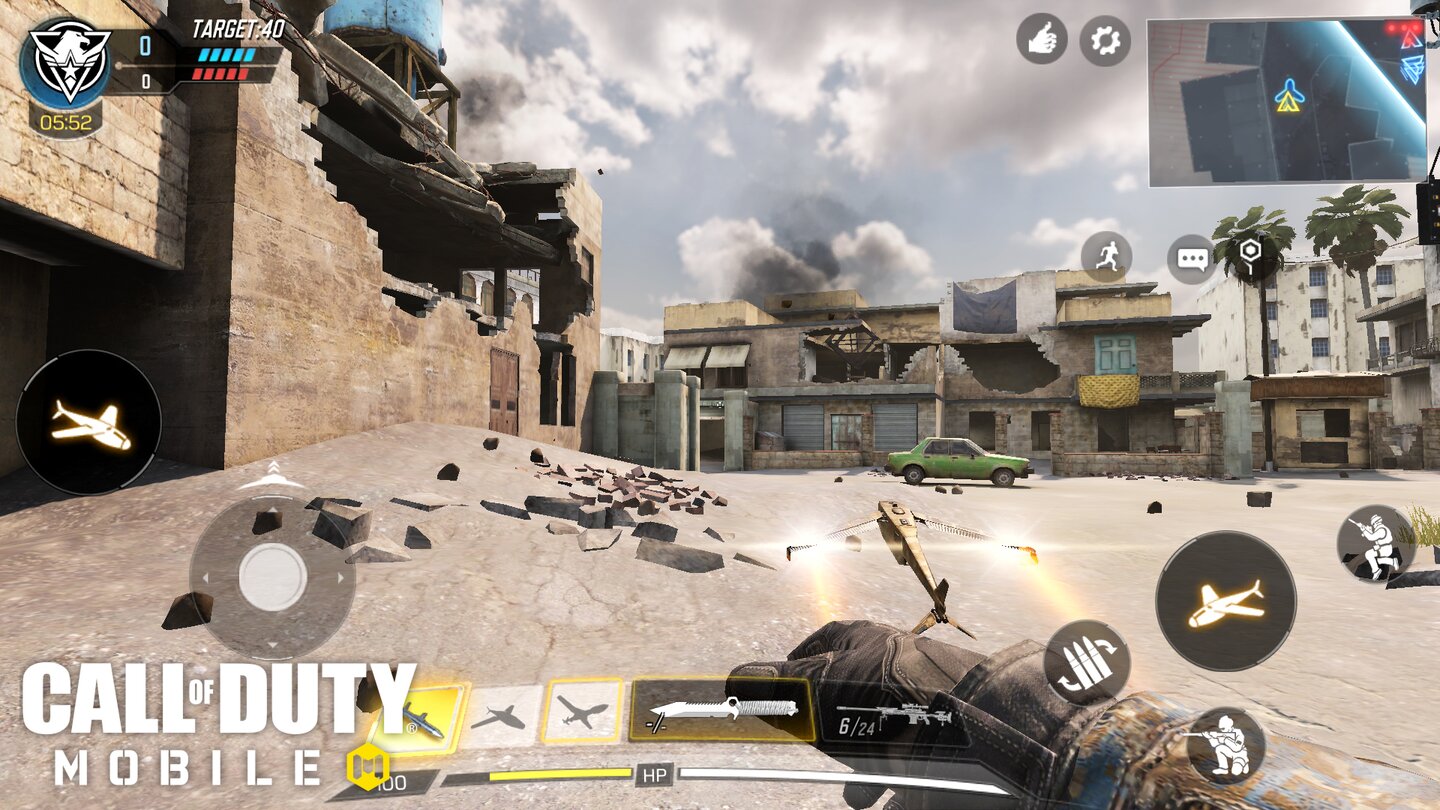
Task: Tap the thumbs-up commend icon
Action: [1040, 40]
